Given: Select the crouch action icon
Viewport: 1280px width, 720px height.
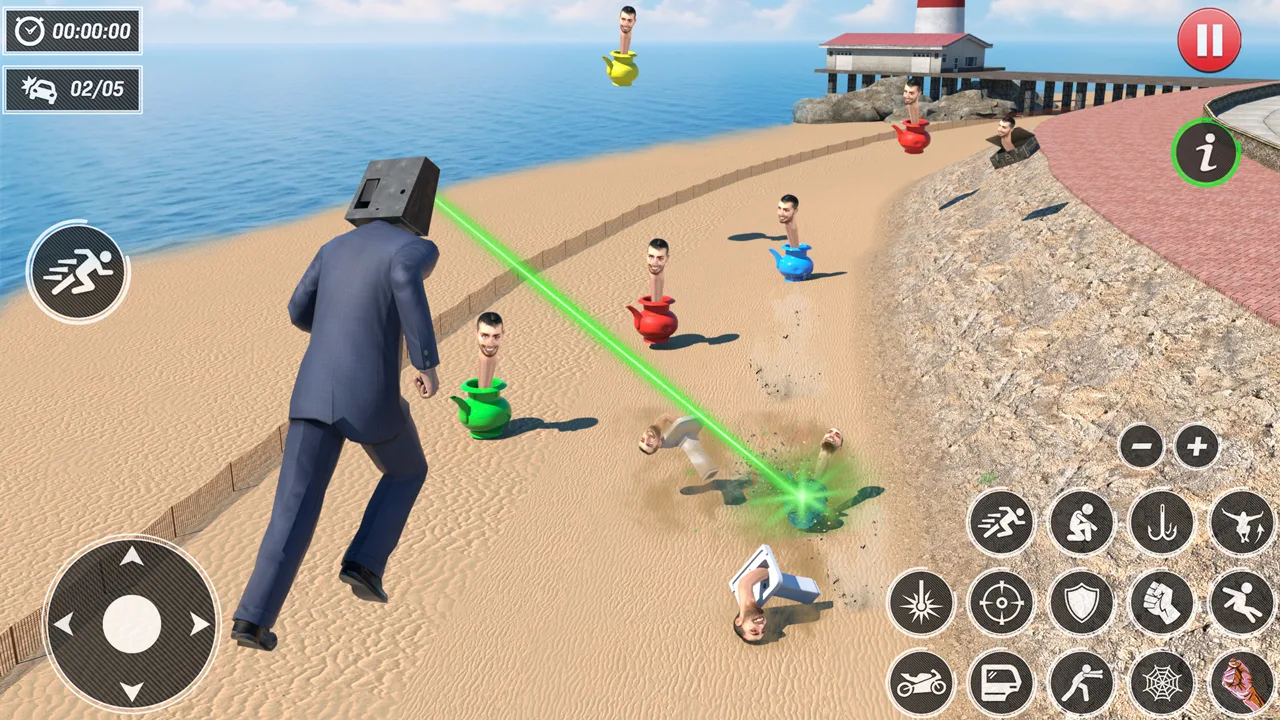Looking at the screenshot, I should click(x=1082, y=523).
